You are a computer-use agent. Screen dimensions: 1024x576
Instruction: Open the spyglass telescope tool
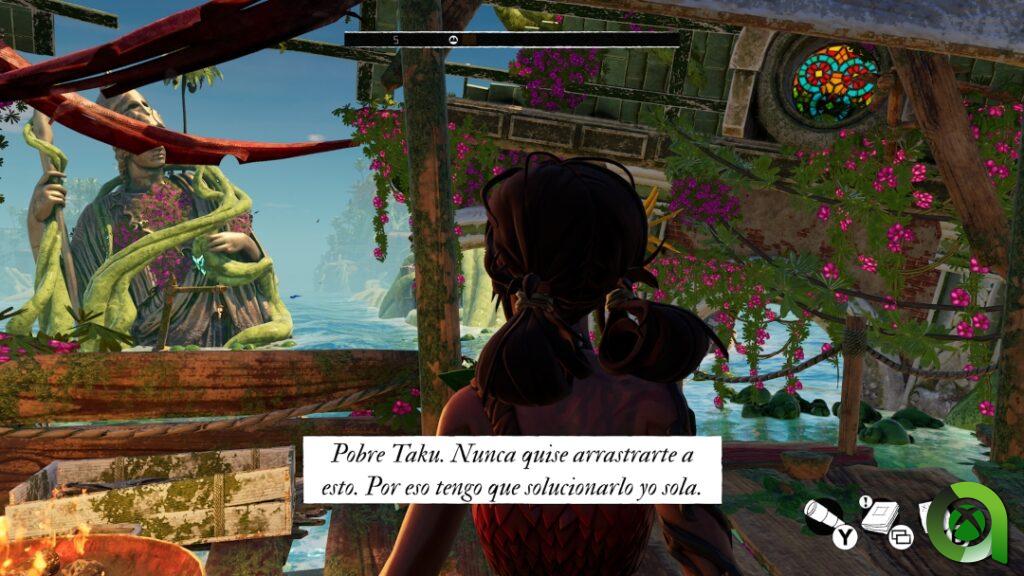coord(826,515)
